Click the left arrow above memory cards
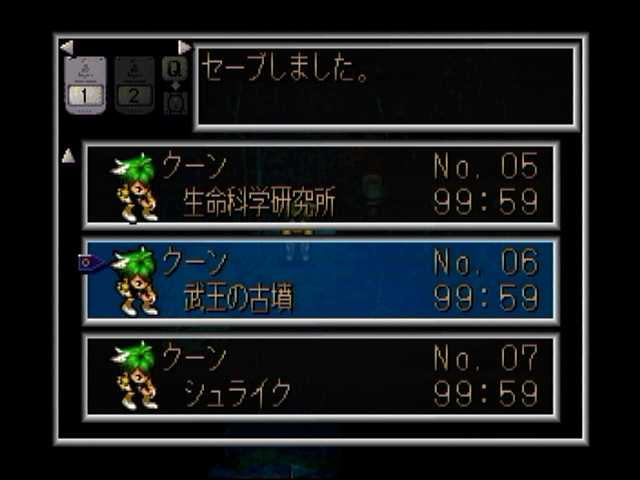 tap(66, 47)
